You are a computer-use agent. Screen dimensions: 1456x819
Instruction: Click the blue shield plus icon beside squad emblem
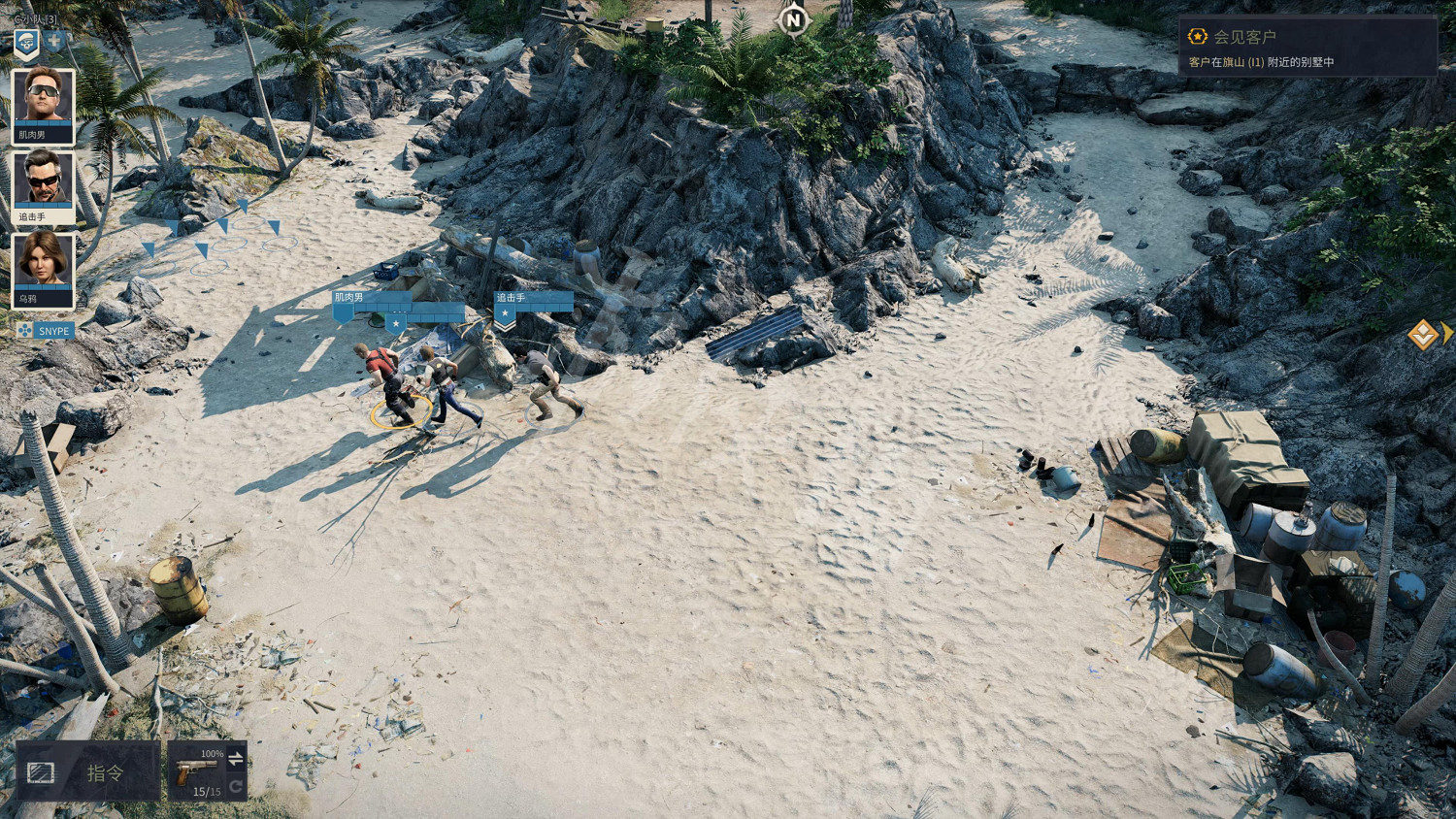tap(54, 42)
